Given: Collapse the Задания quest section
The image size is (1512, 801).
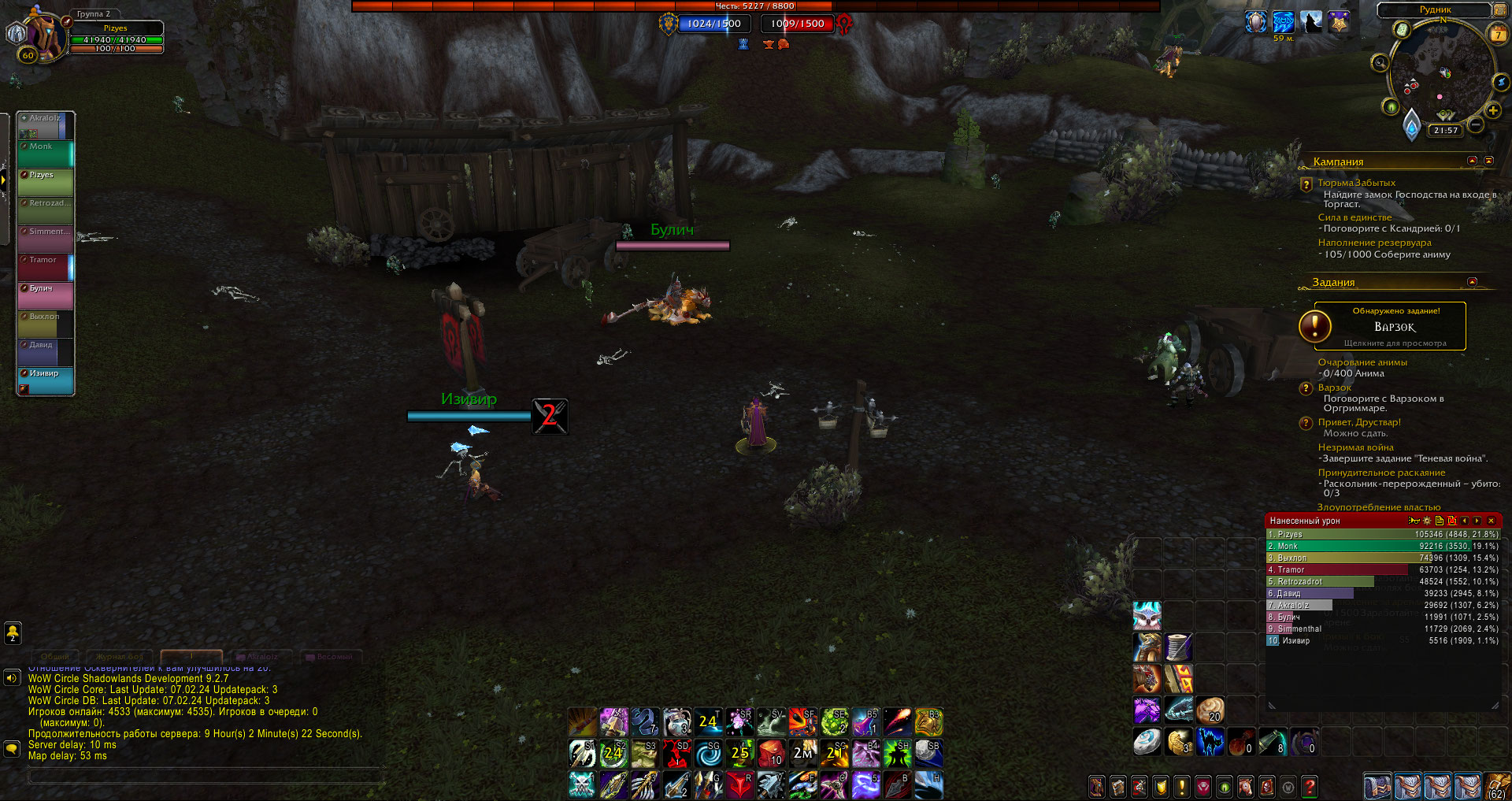Looking at the screenshot, I should tap(1472, 282).
